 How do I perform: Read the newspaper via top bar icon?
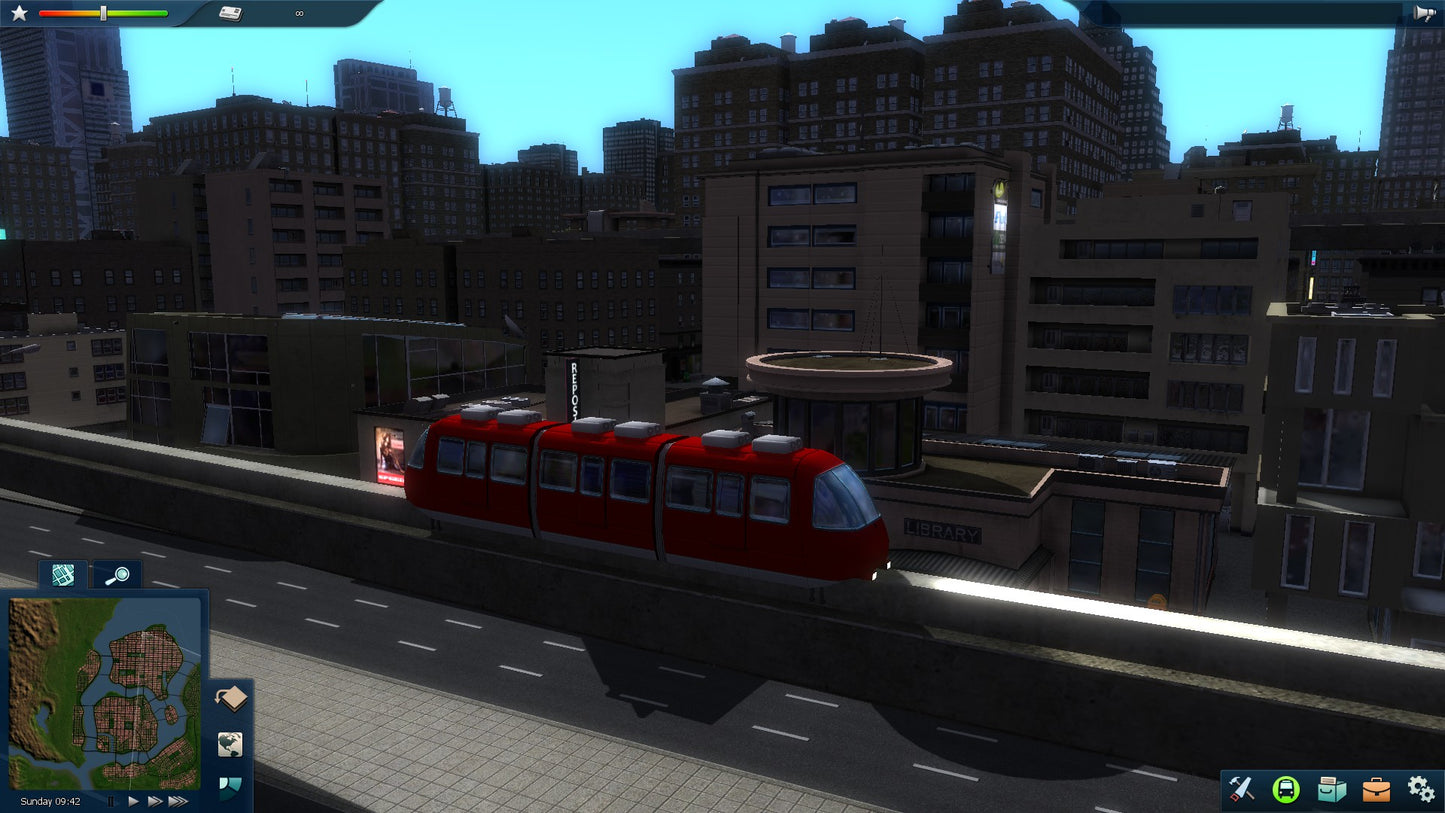coord(231,13)
